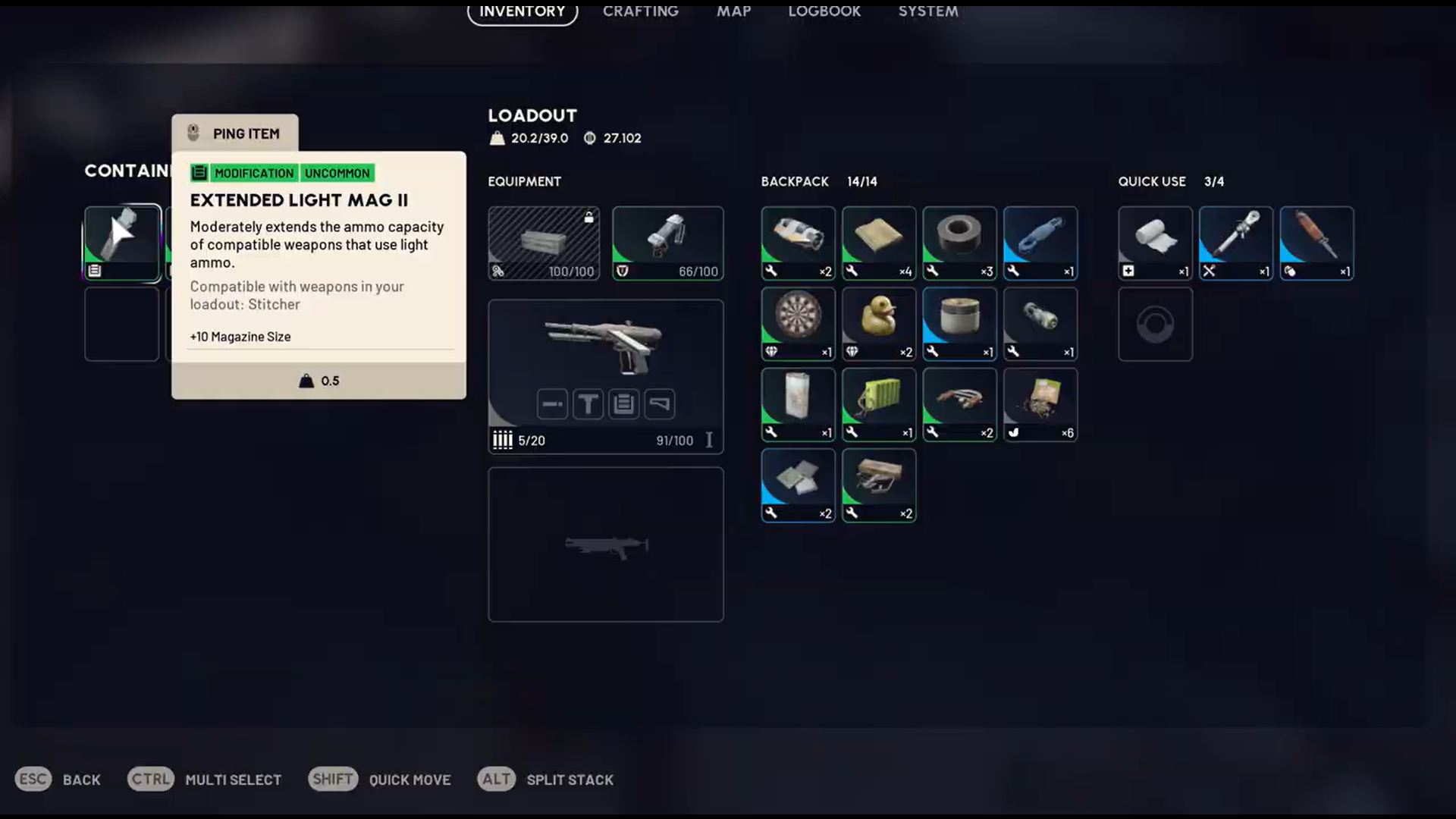The width and height of the screenshot is (1456, 819).
Task: Click the green battery pack item
Action: click(879, 404)
